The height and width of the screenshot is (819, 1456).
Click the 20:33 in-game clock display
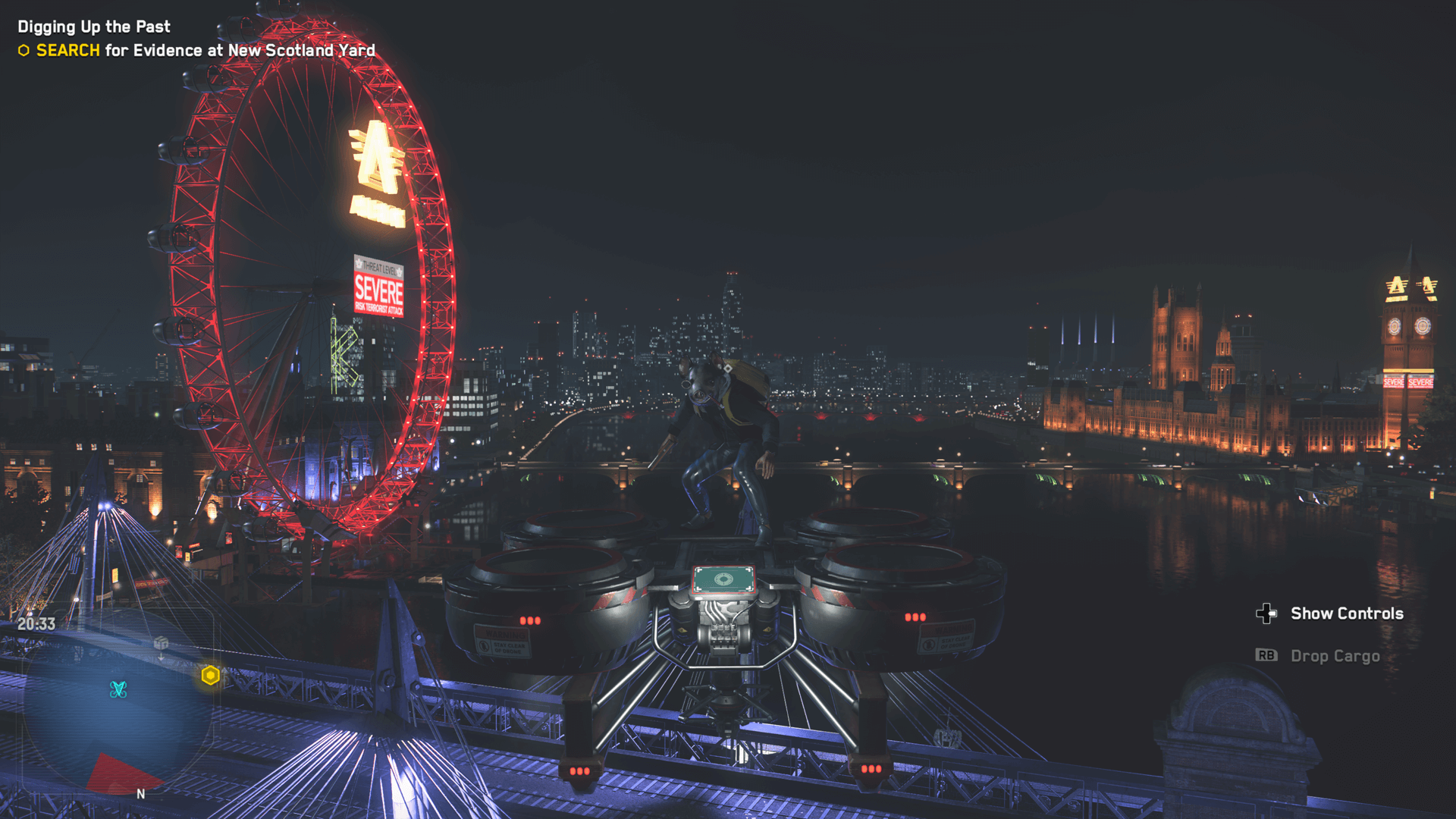pyautogui.click(x=36, y=623)
